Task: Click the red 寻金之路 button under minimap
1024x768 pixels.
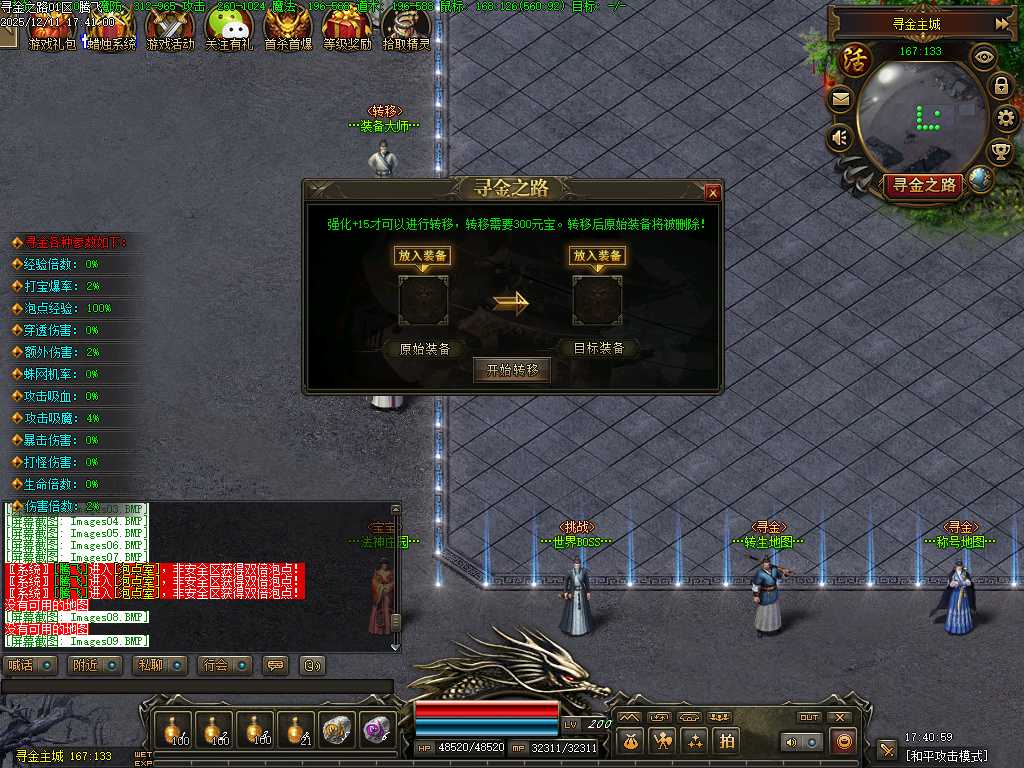Action: [x=923, y=185]
